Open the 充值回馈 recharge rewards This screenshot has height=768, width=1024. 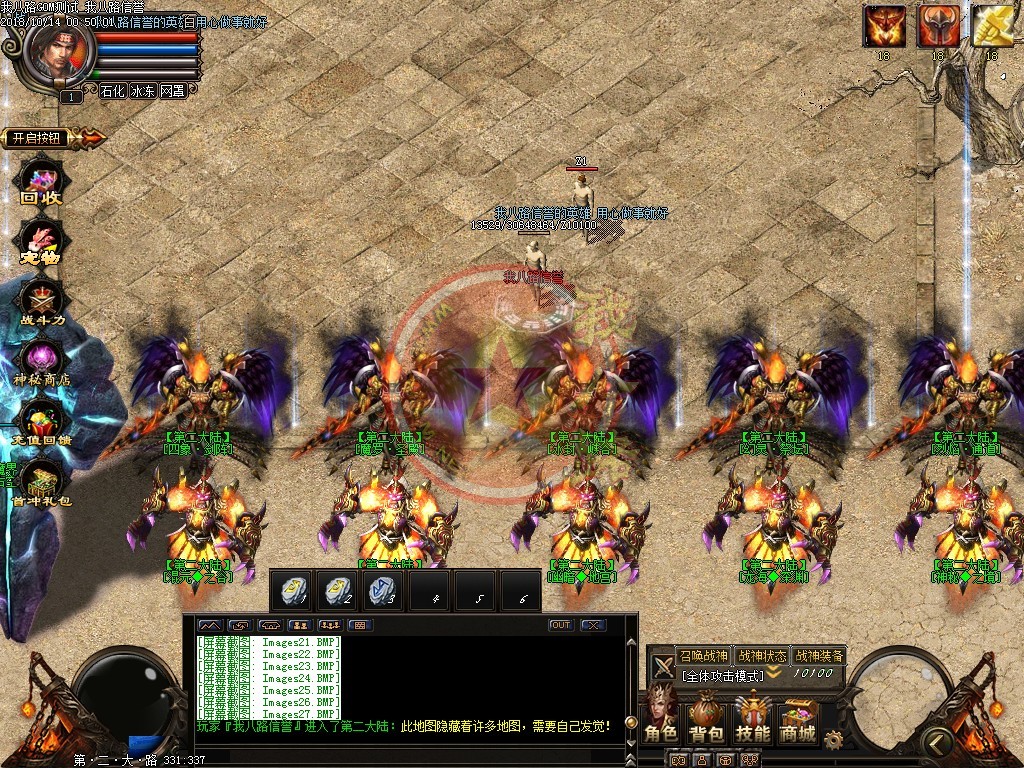[42, 422]
